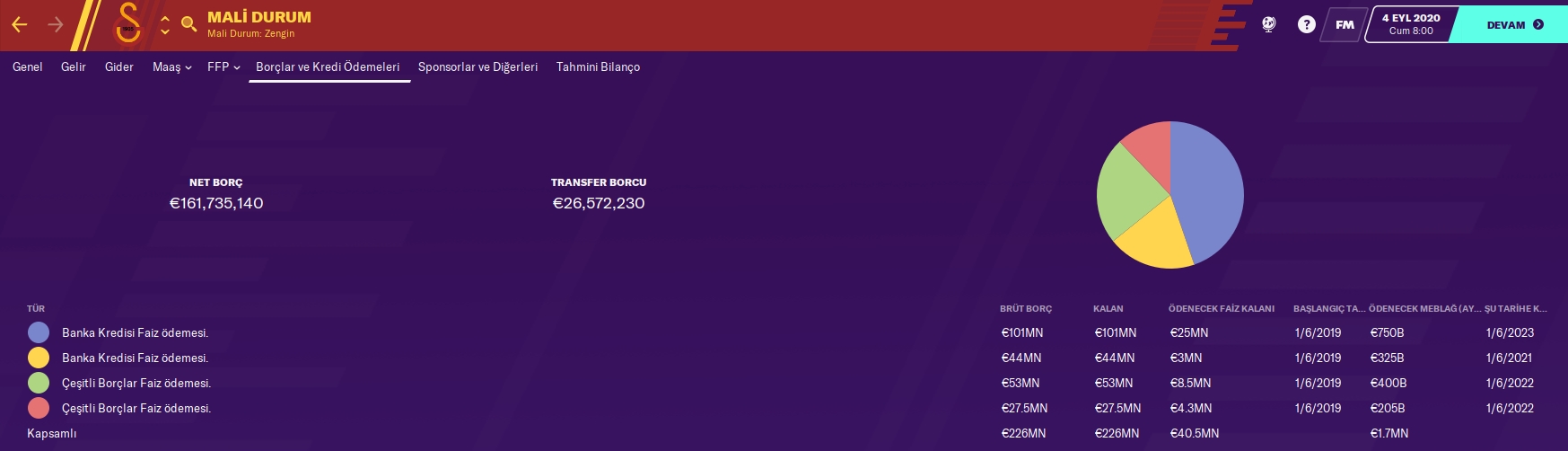Show the Sponsorlar ve Diğerleri tab
This screenshot has width=1568, height=451.
click(x=477, y=67)
